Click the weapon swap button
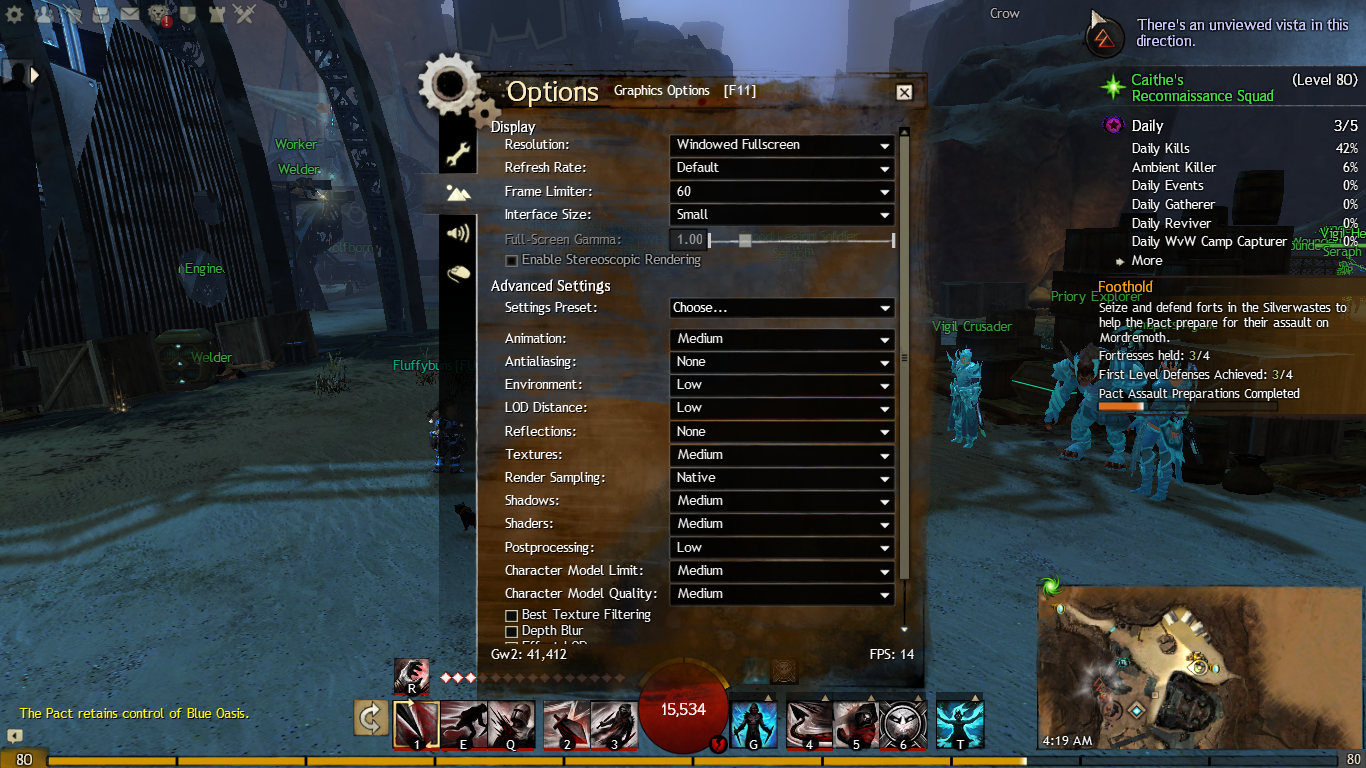This screenshot has height=768, width=1366. pyautogui.click(x=370, y=717)
